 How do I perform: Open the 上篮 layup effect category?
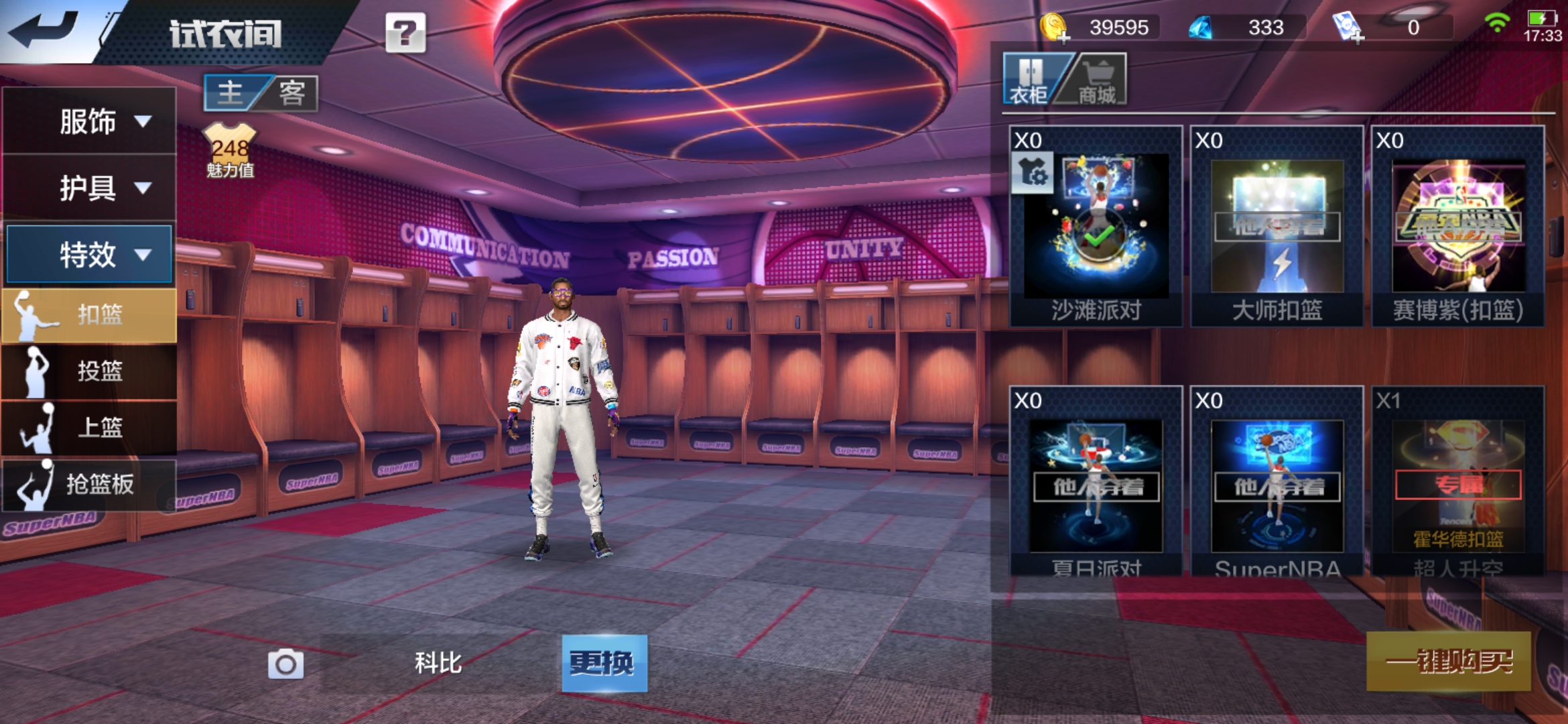tap(90, 428)
